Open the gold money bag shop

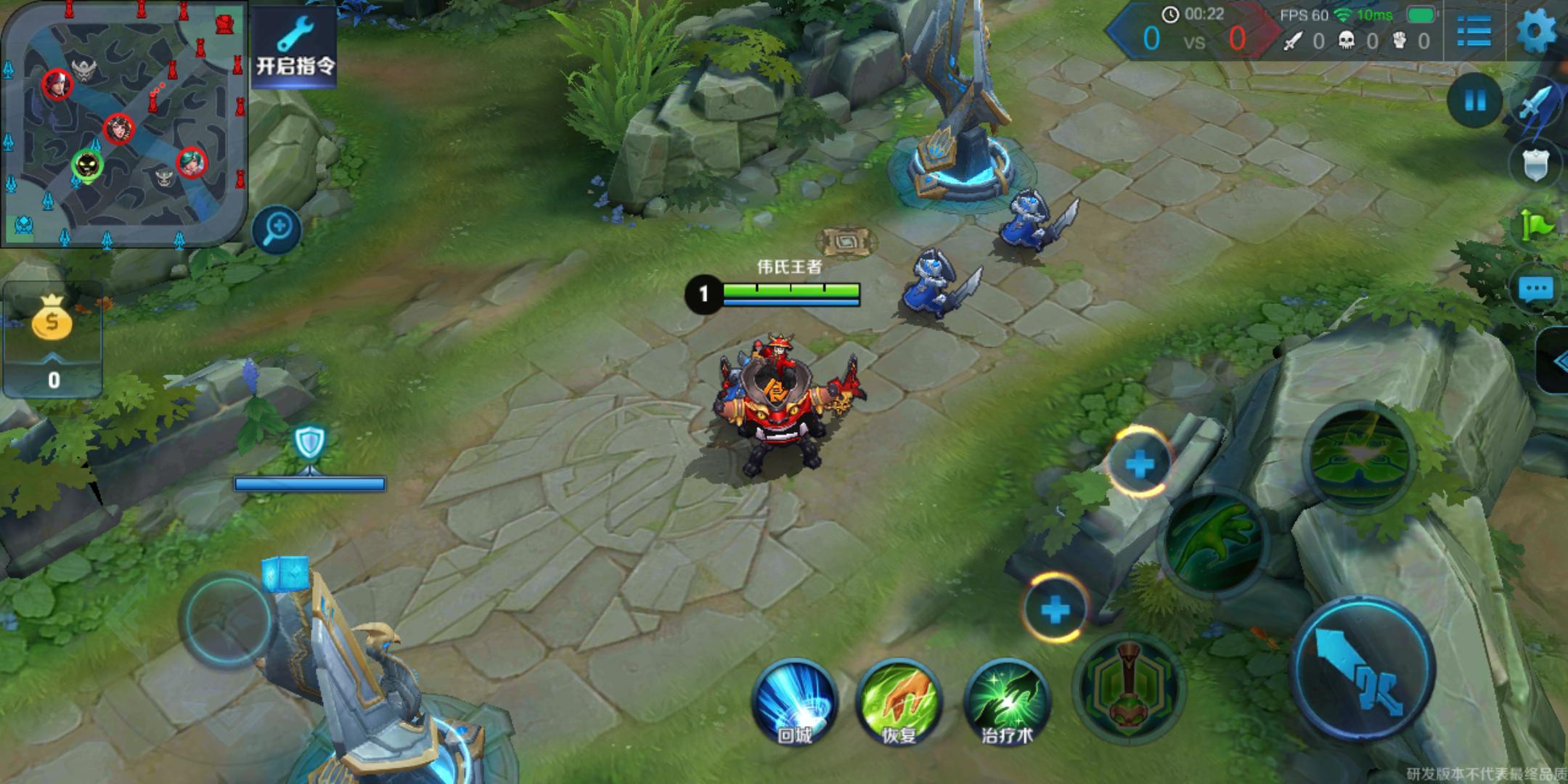click(x=52, y=319)
